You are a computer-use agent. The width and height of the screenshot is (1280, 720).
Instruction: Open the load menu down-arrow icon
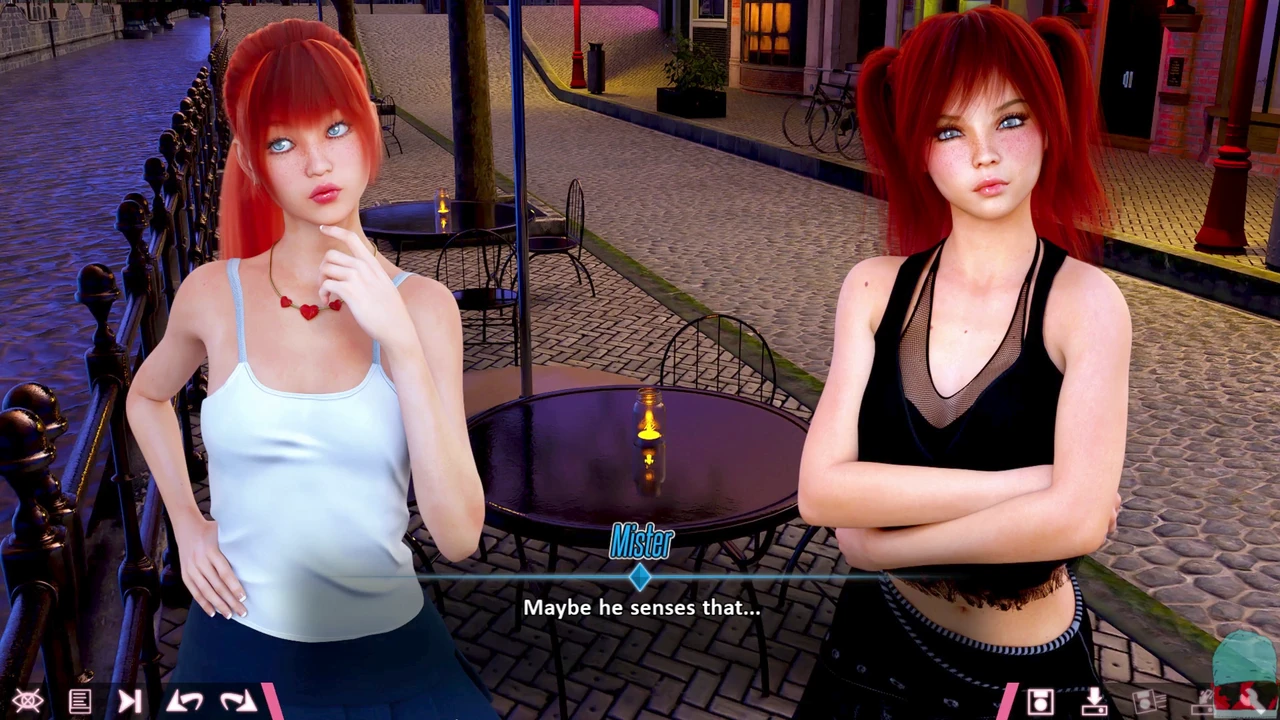tap(1094, 702)
